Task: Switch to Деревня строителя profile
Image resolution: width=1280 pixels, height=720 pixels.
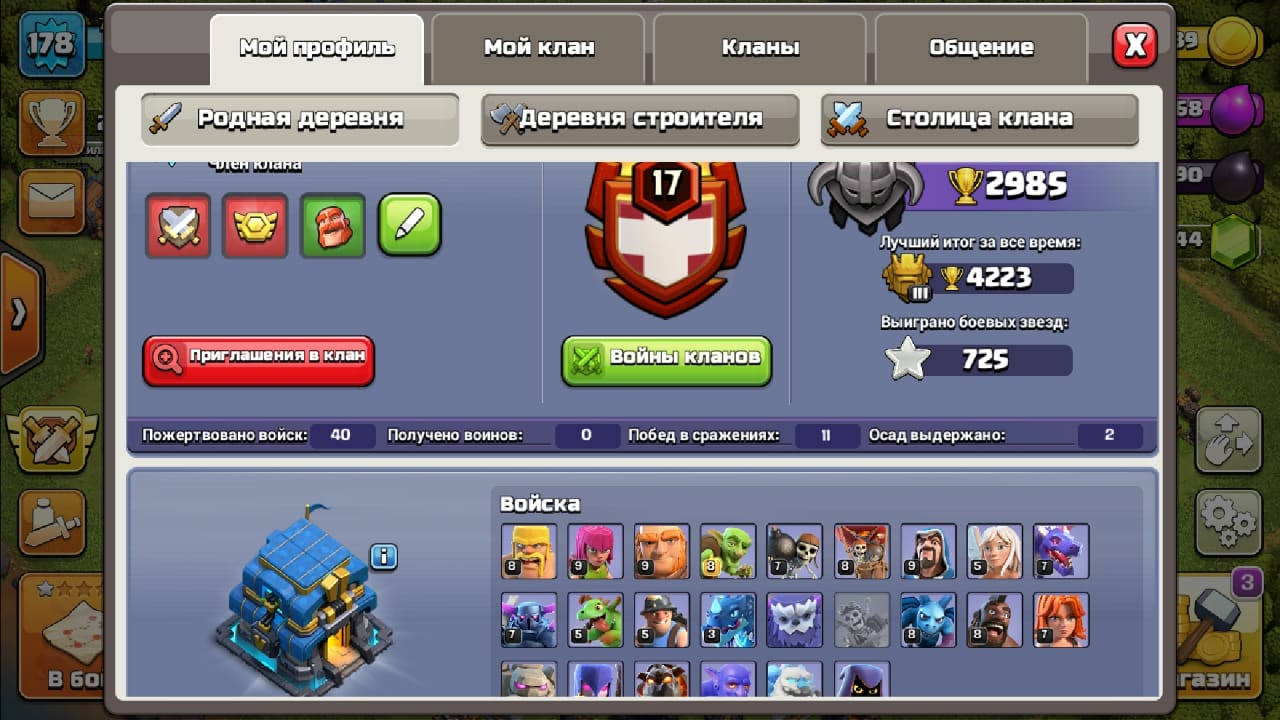Action: (640, 119)
